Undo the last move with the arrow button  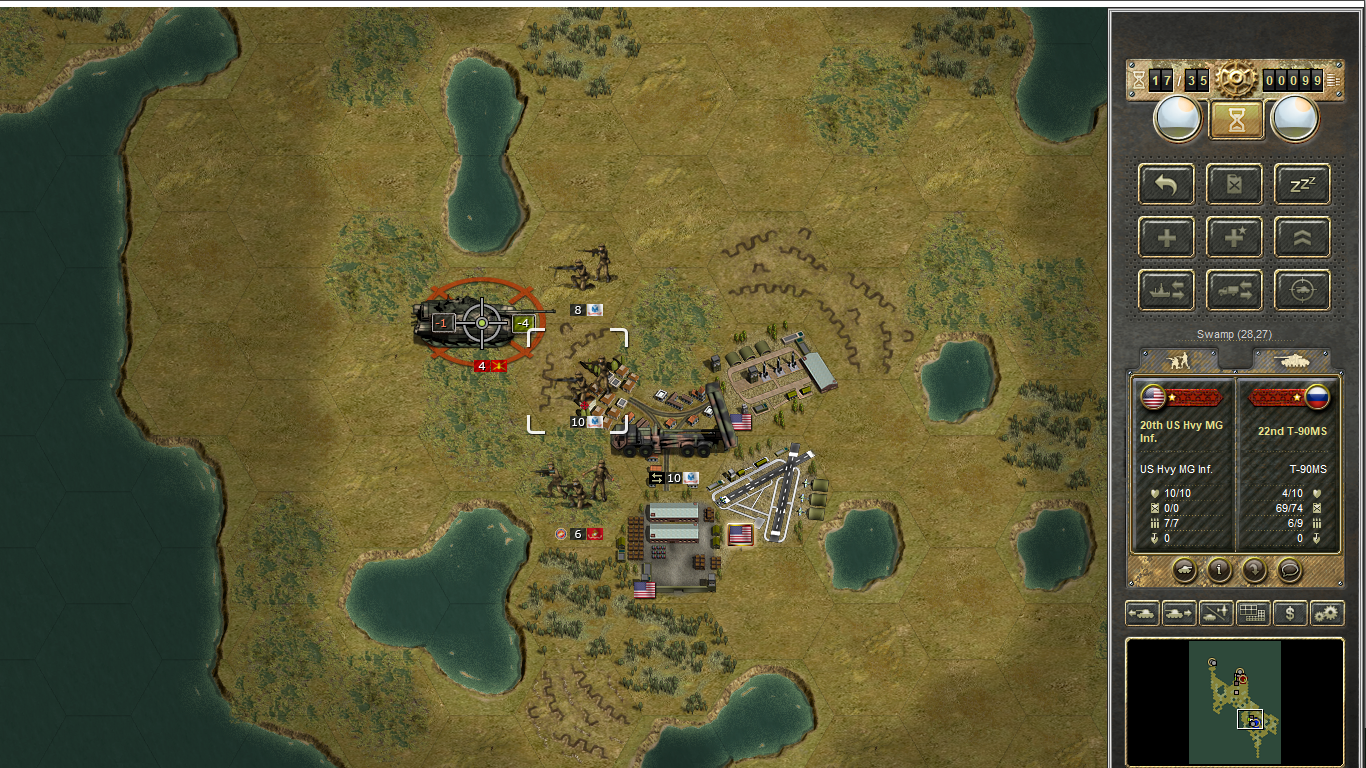[x=1166, y=184]
